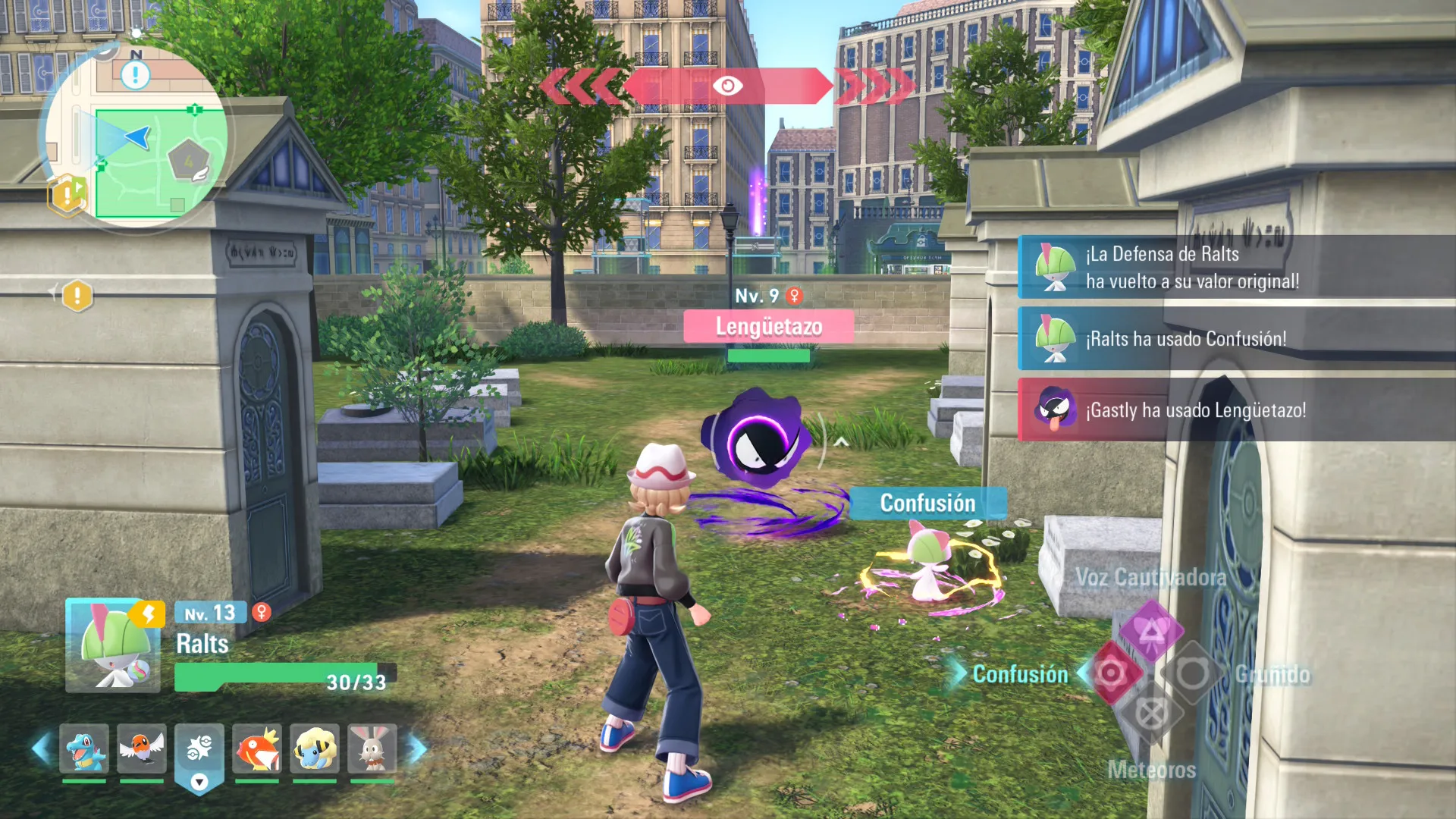Viewport: 1456px width, 819px height.
Task: Choose Totodile in the party bar
Action: pyautogui.click(x=84, y=748)
